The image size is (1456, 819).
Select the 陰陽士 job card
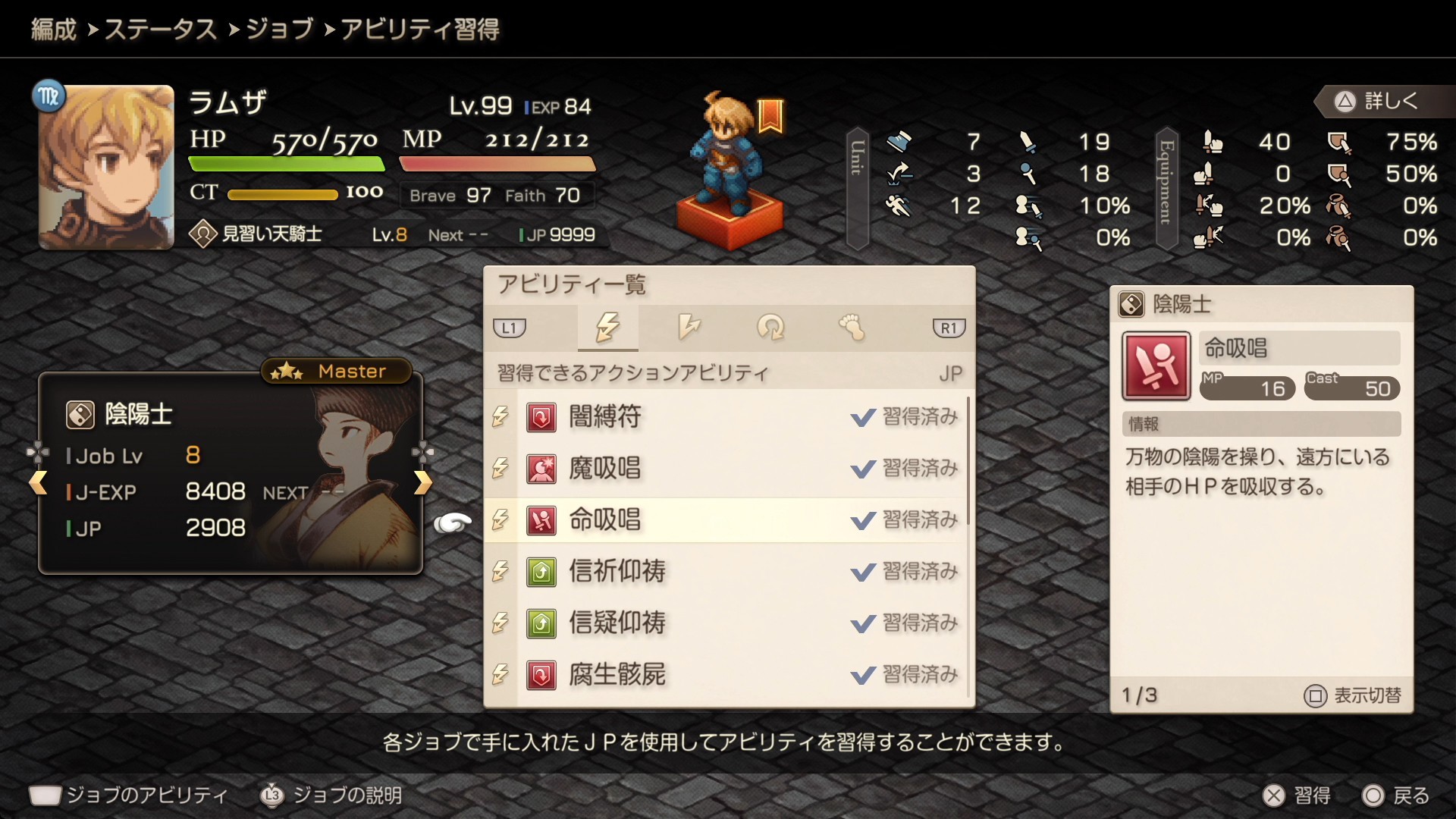231,473
